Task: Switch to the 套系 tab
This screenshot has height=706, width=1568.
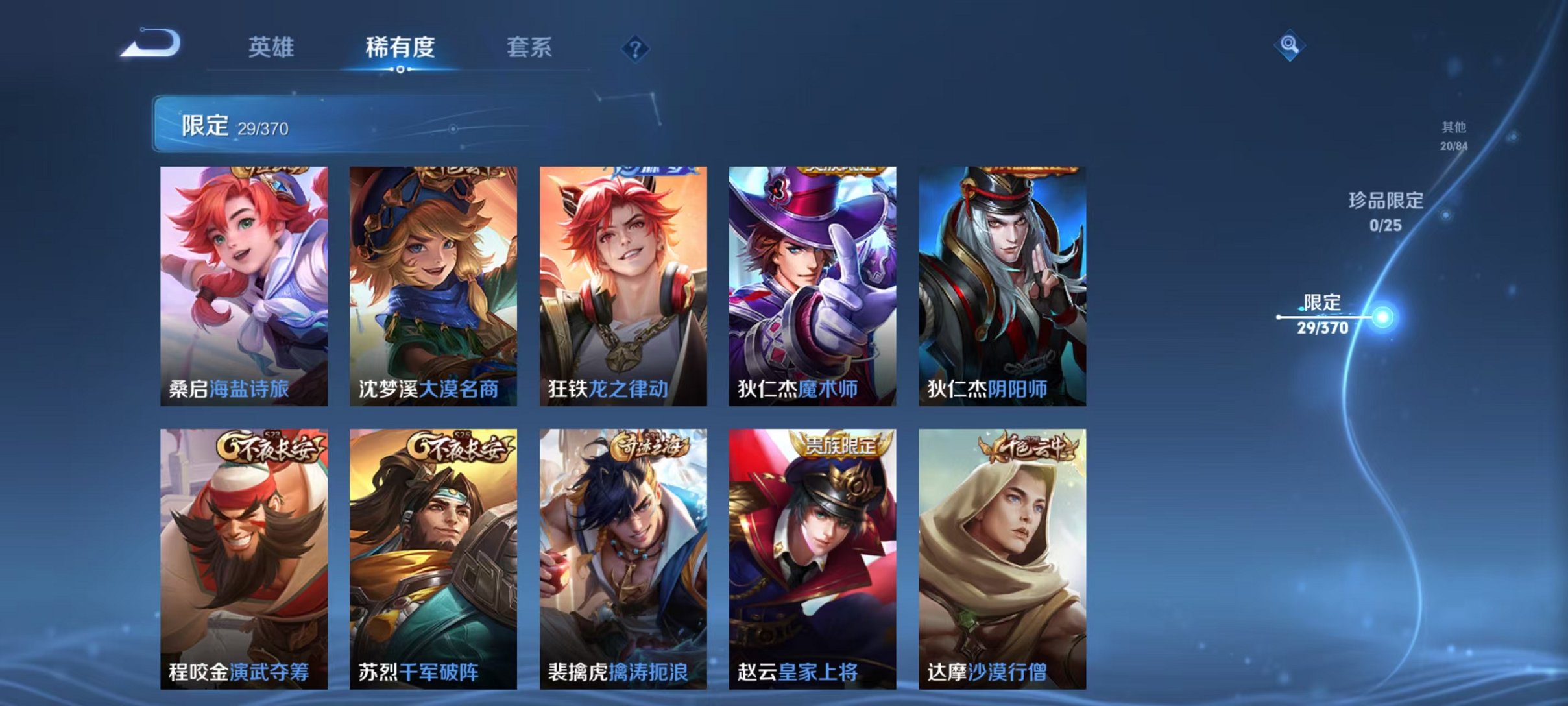Action: 530,47
